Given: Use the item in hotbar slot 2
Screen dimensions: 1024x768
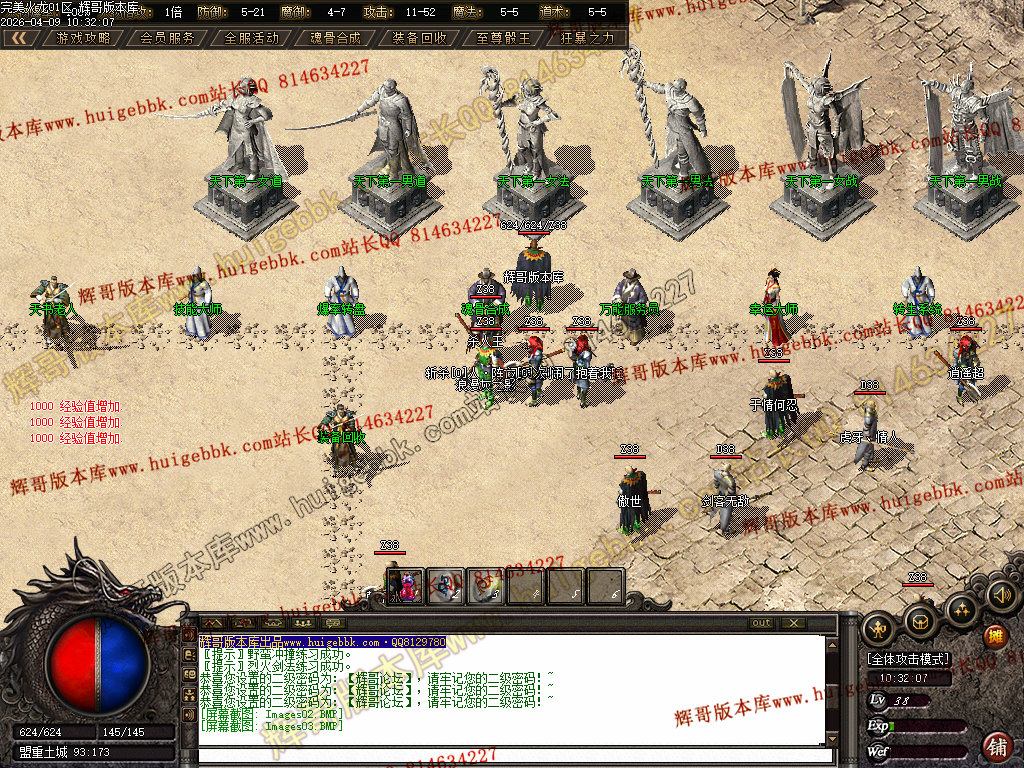Looking at the screenshot, I should (x=445, y=585).
